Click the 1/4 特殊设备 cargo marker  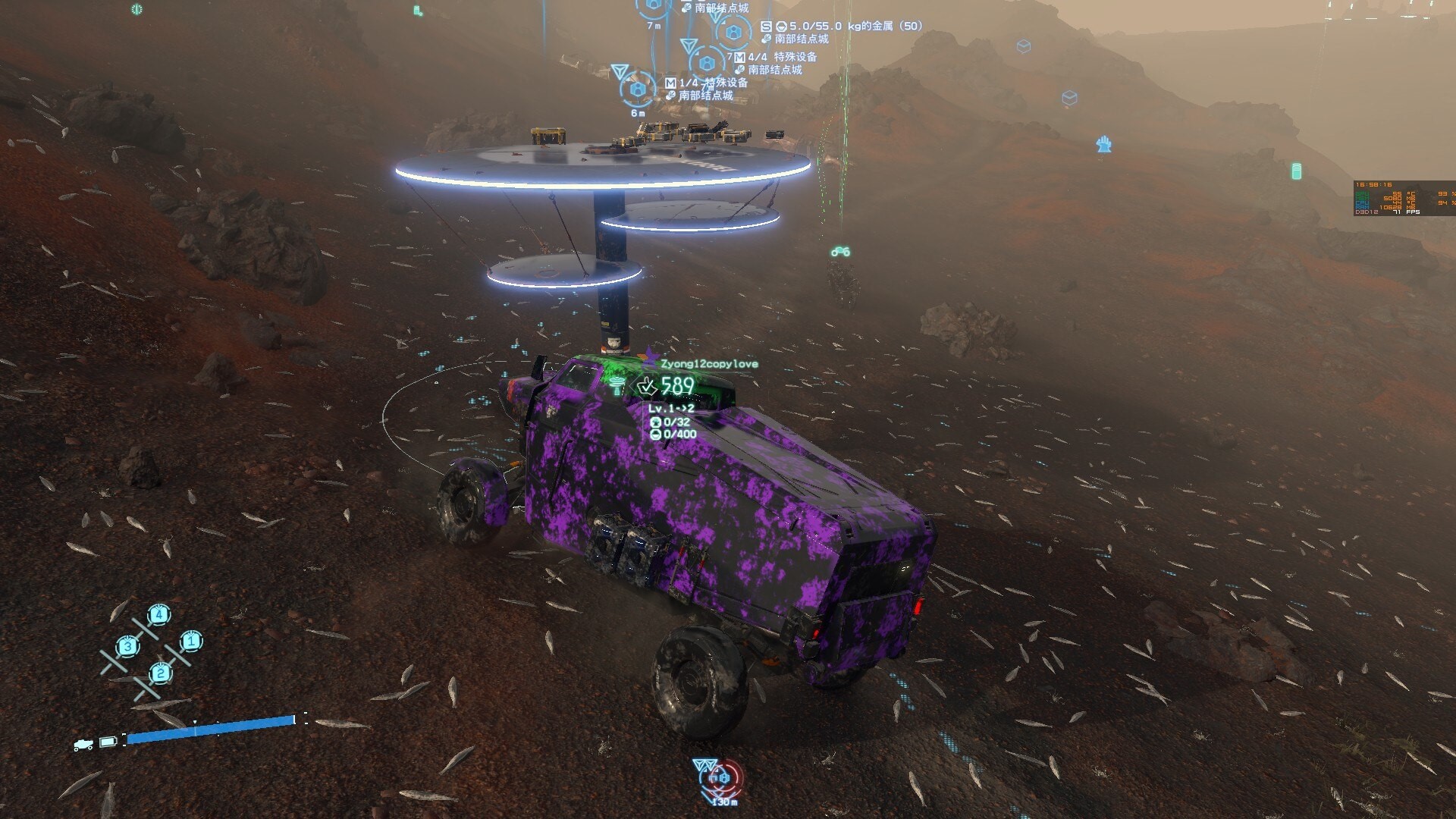[x=639, y=90]
